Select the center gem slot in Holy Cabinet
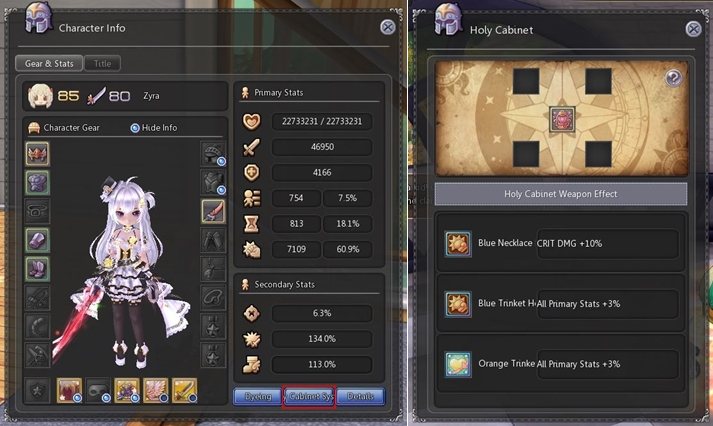This screenshot has width=713, height=426. [563, 120]
